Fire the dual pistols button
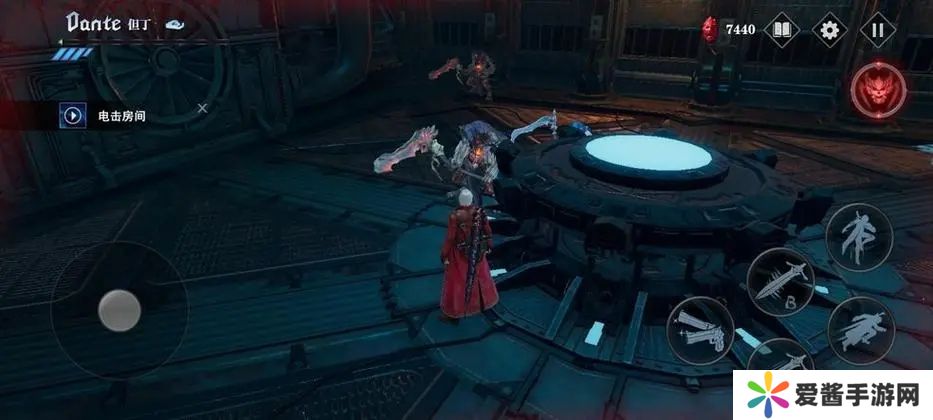This screenshot has height=420, width=933. click(701, 329)
